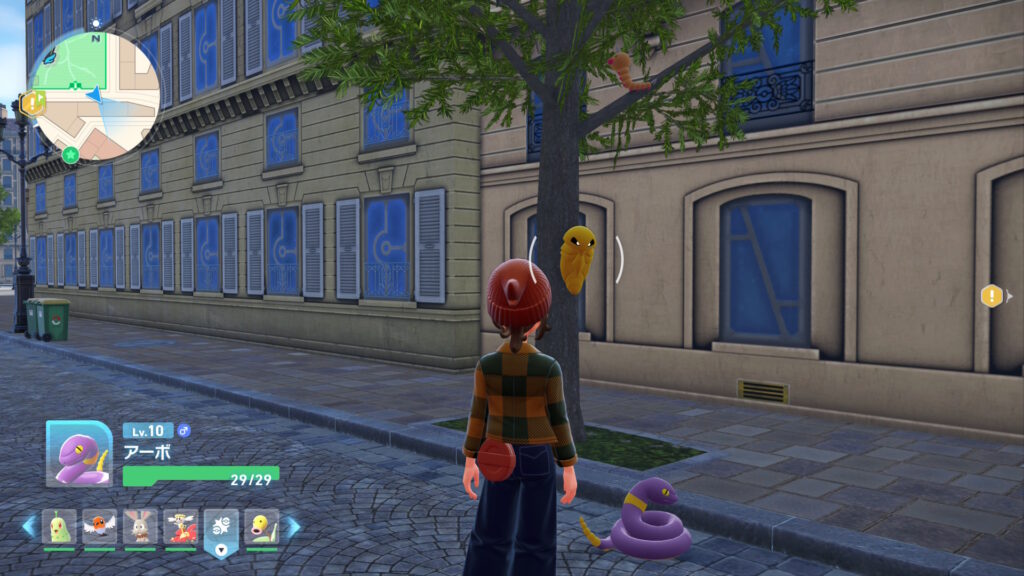The height and width of the screenshot is (576, 1024).
Task: Click the yellow exclamation marker on minimap edge
Action: (x=33, y=102)
